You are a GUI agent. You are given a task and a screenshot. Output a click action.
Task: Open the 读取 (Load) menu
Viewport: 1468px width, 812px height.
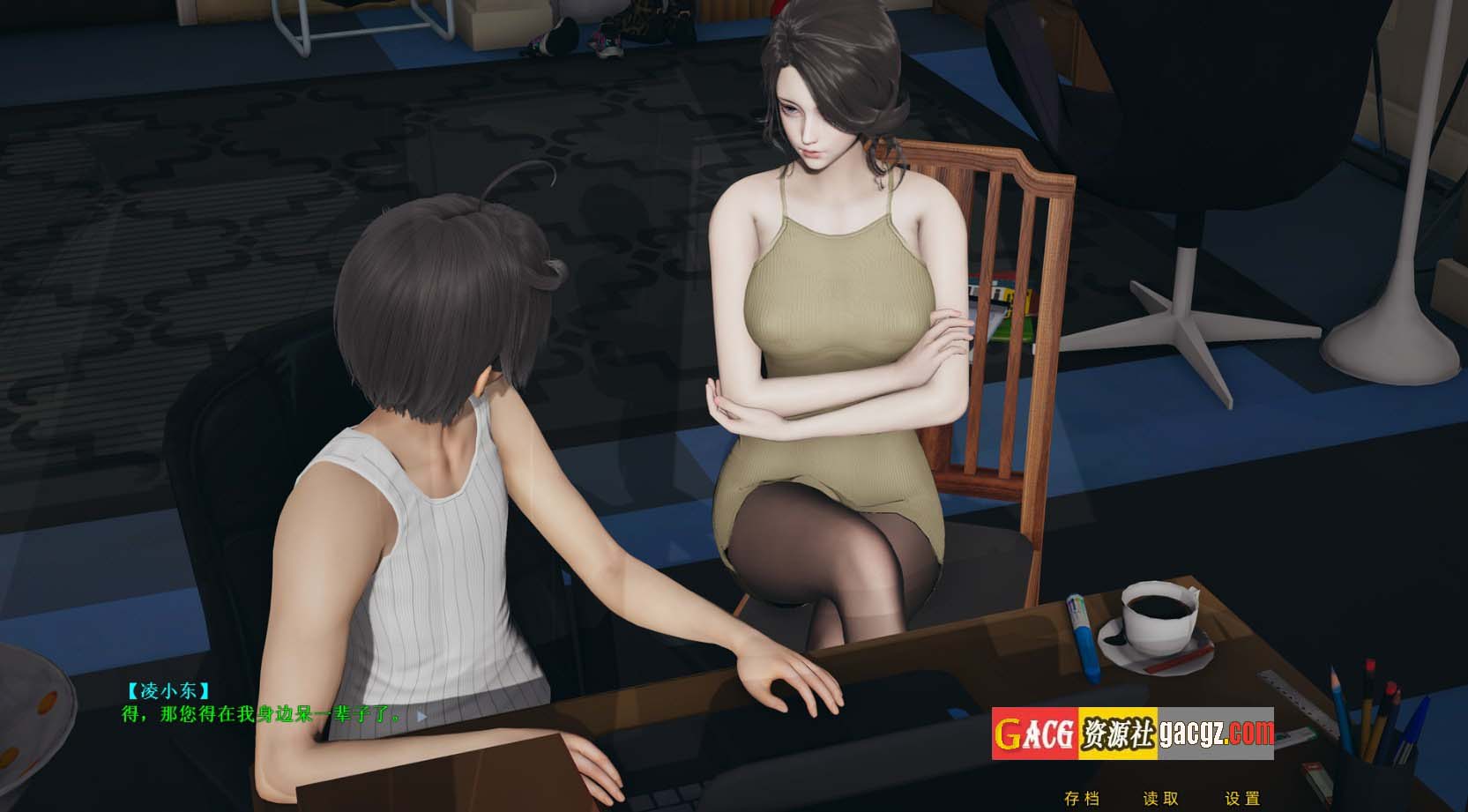point(1161,799)
